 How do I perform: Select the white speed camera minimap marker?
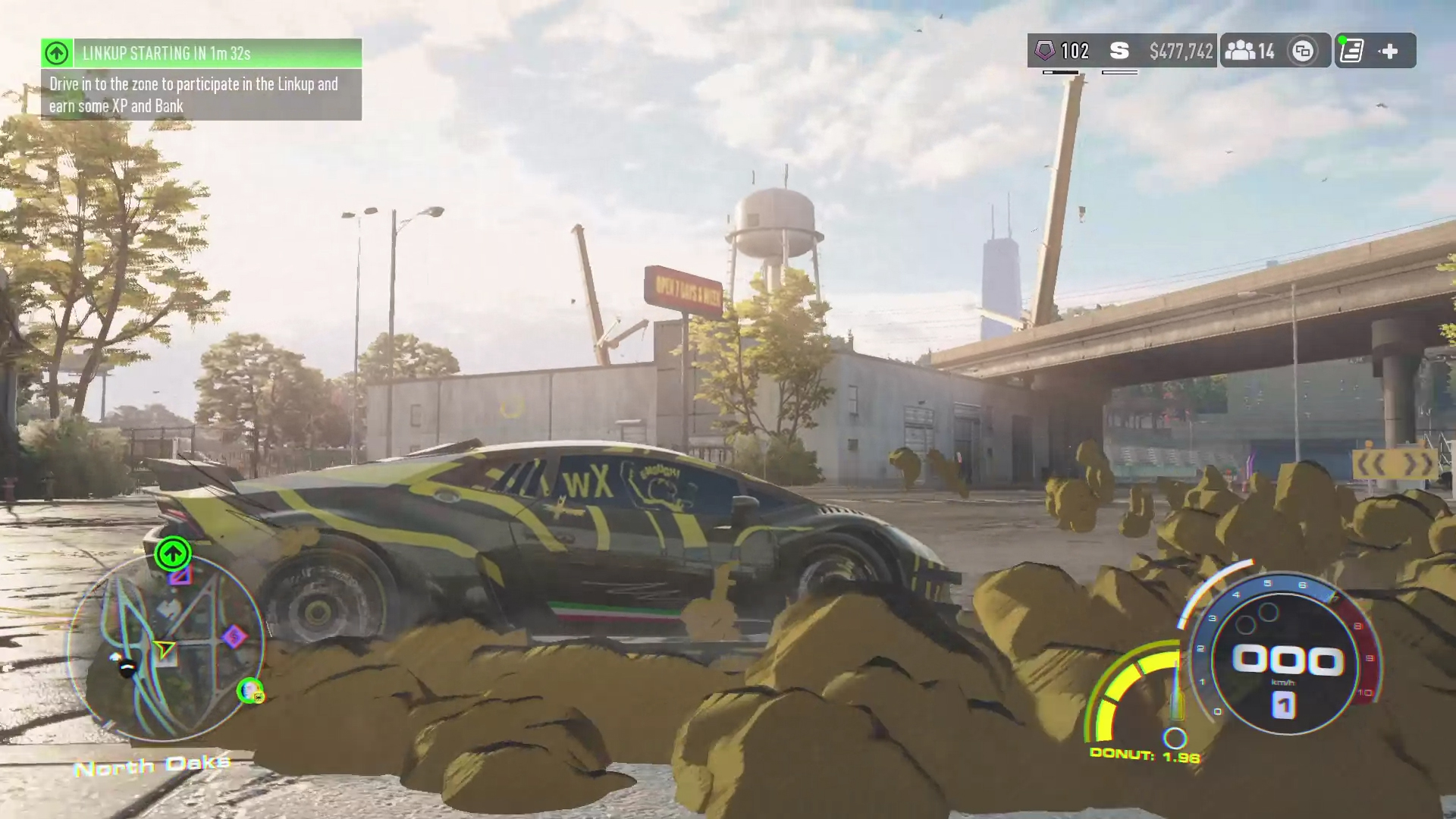(126, 667)
